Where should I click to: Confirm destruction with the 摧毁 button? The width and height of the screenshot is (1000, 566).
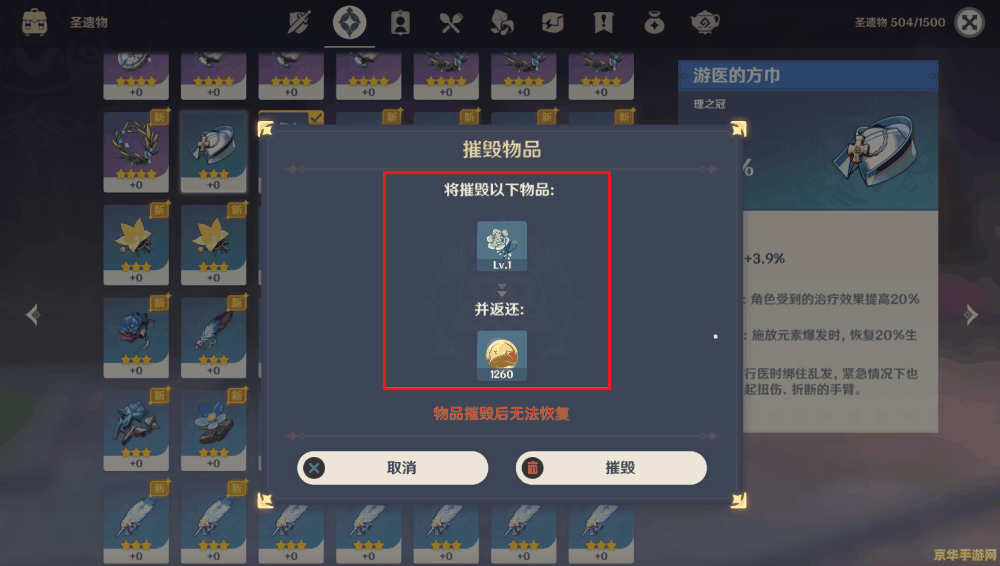pos(611,468)
